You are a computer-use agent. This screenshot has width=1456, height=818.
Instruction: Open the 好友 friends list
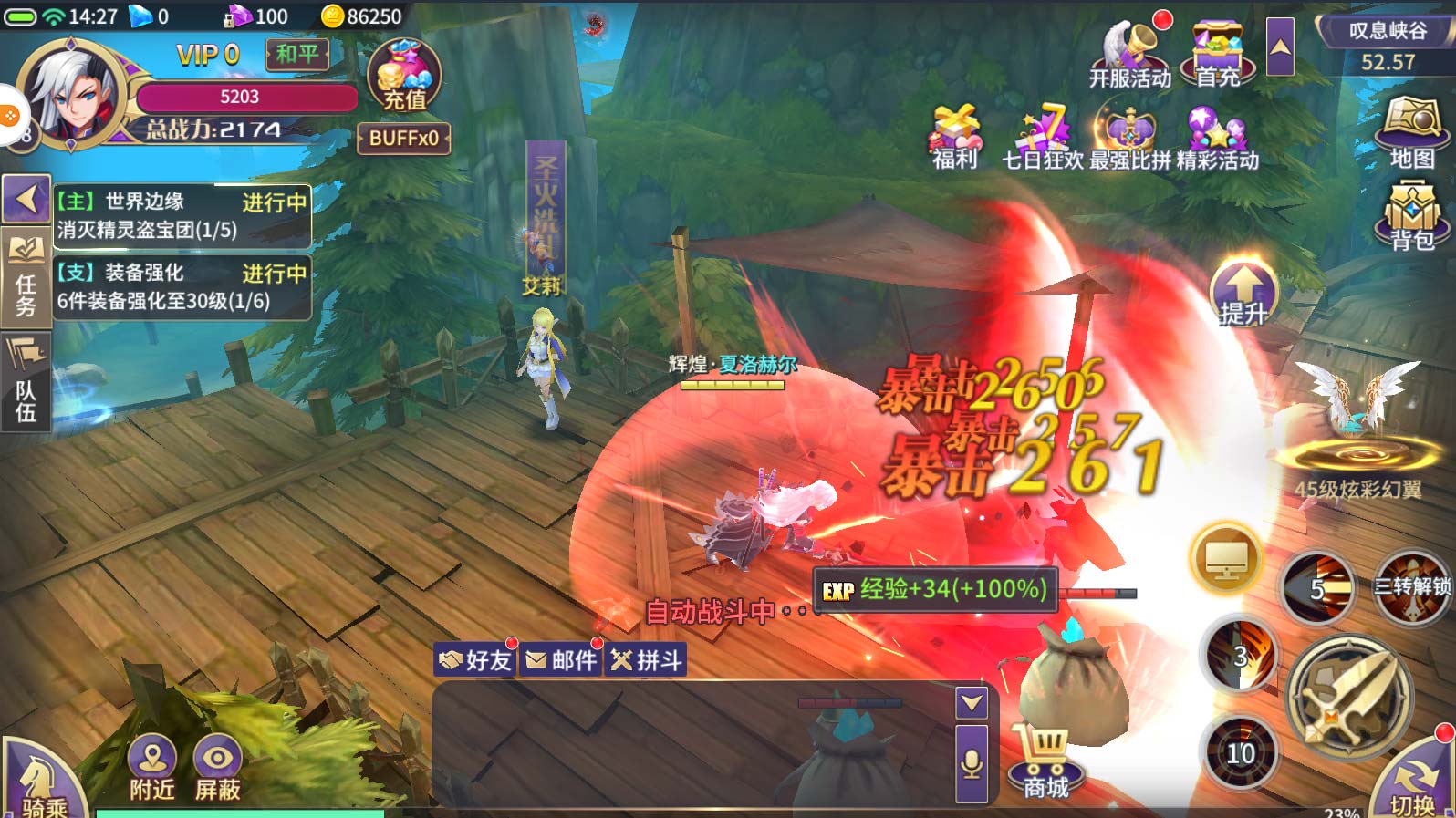pyautogui.click(x=475, y=659)
